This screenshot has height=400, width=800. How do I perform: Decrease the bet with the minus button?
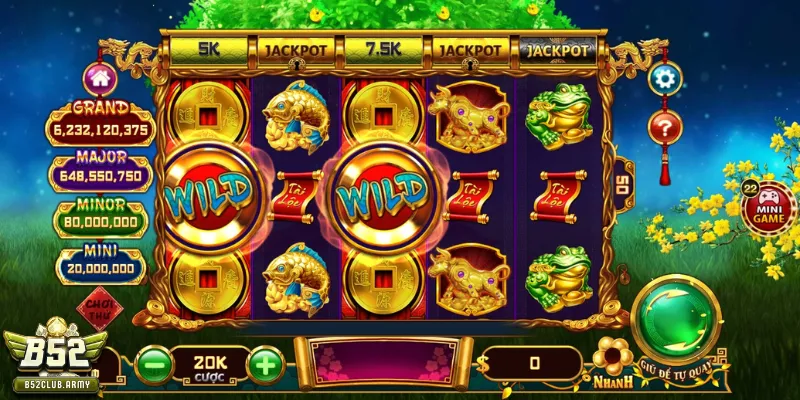153,363
